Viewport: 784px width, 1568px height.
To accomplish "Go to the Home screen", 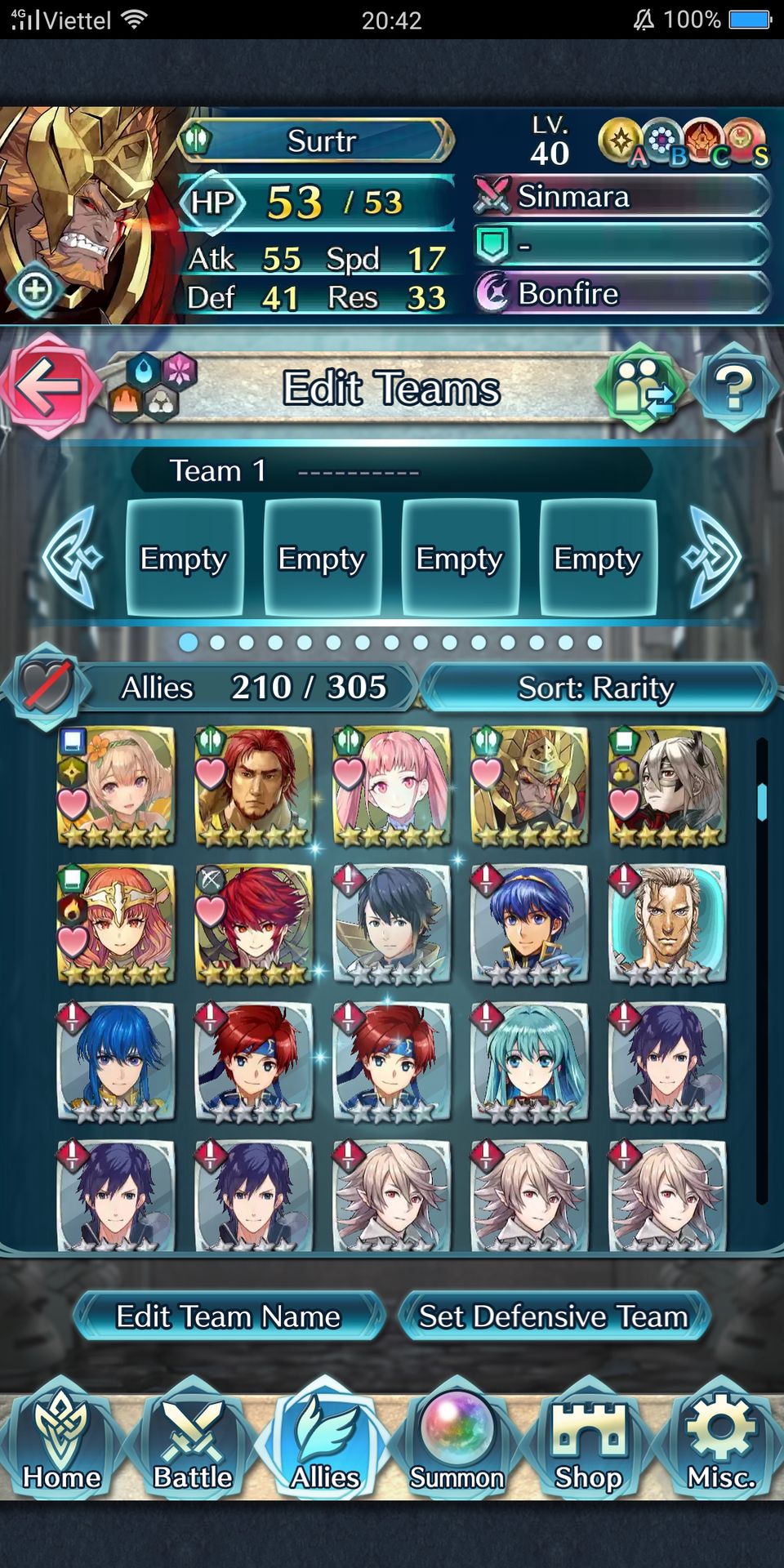I will coord(62,1441).
